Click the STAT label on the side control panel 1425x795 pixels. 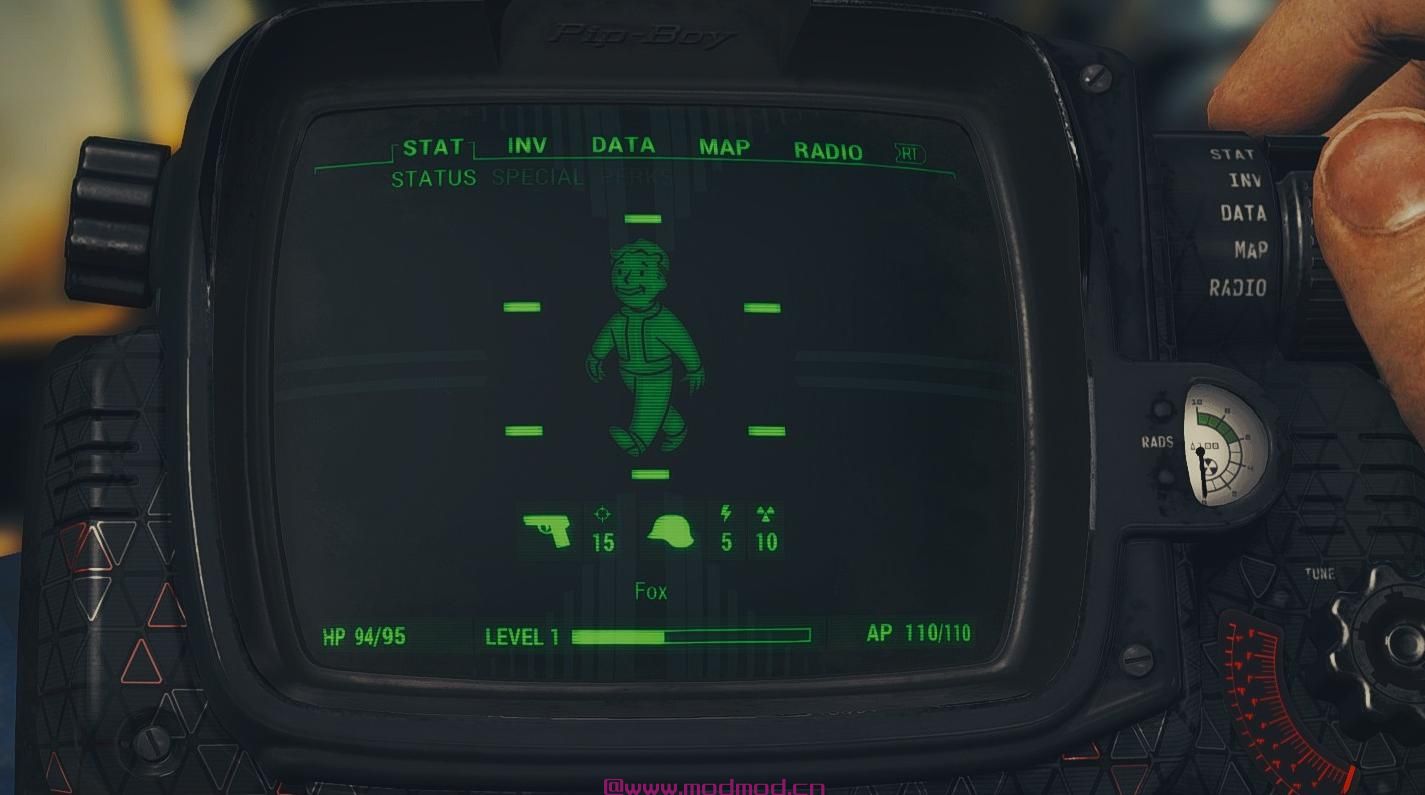[x=1233, y=154]
